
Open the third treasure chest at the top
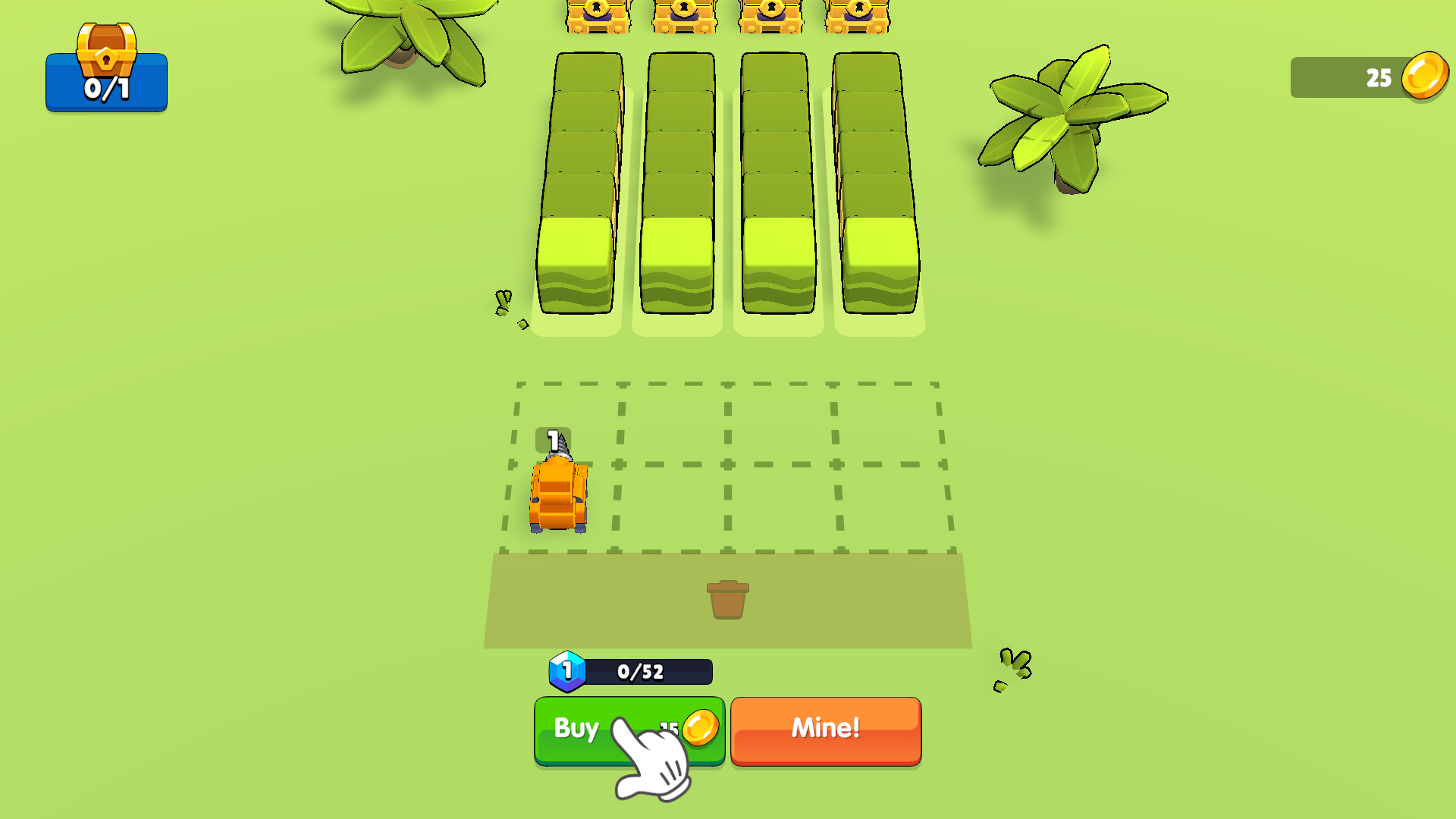(x=770, y=14)
